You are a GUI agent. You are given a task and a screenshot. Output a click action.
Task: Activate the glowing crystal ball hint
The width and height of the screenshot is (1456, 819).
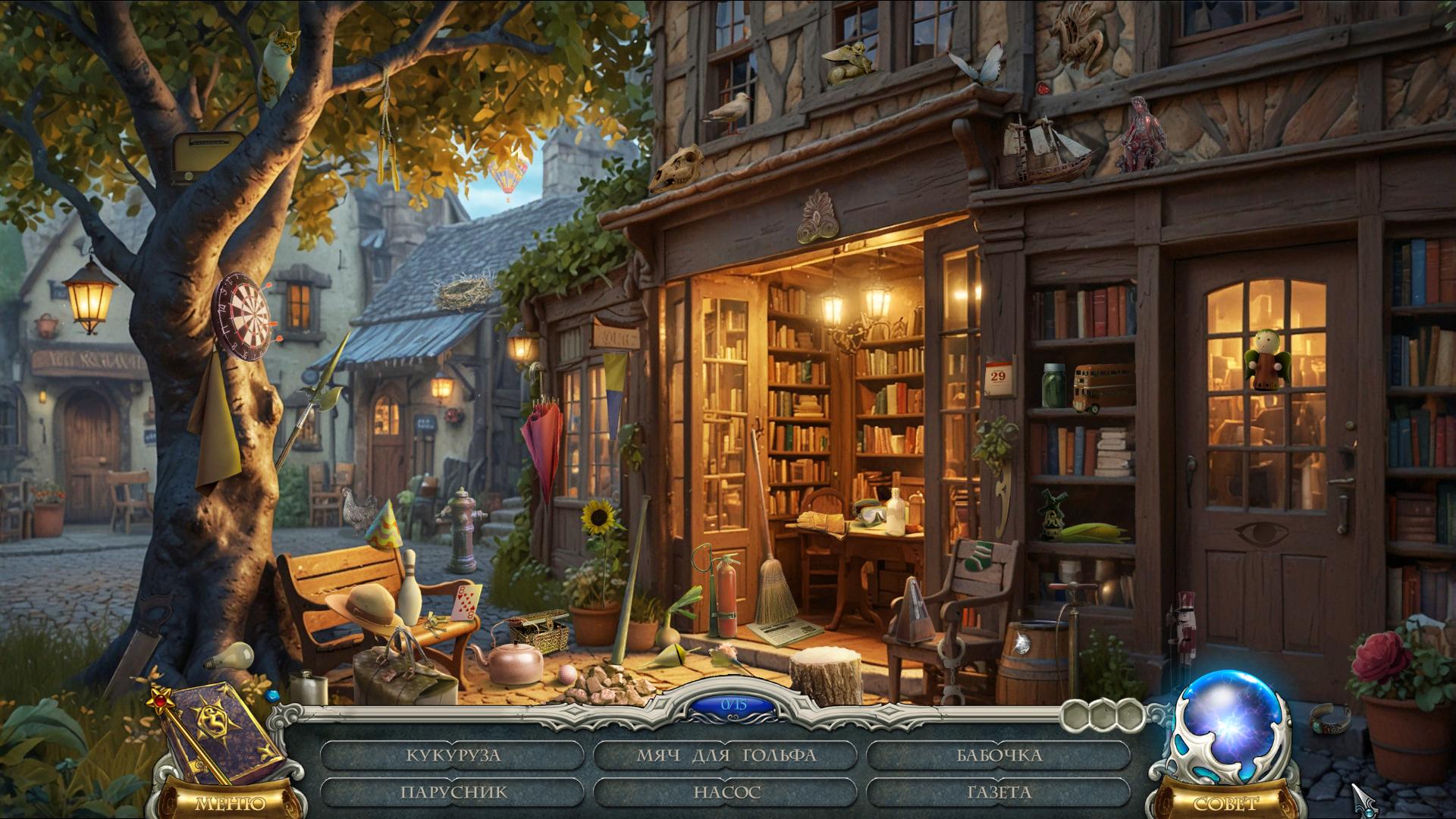[x=1221, y=726]
